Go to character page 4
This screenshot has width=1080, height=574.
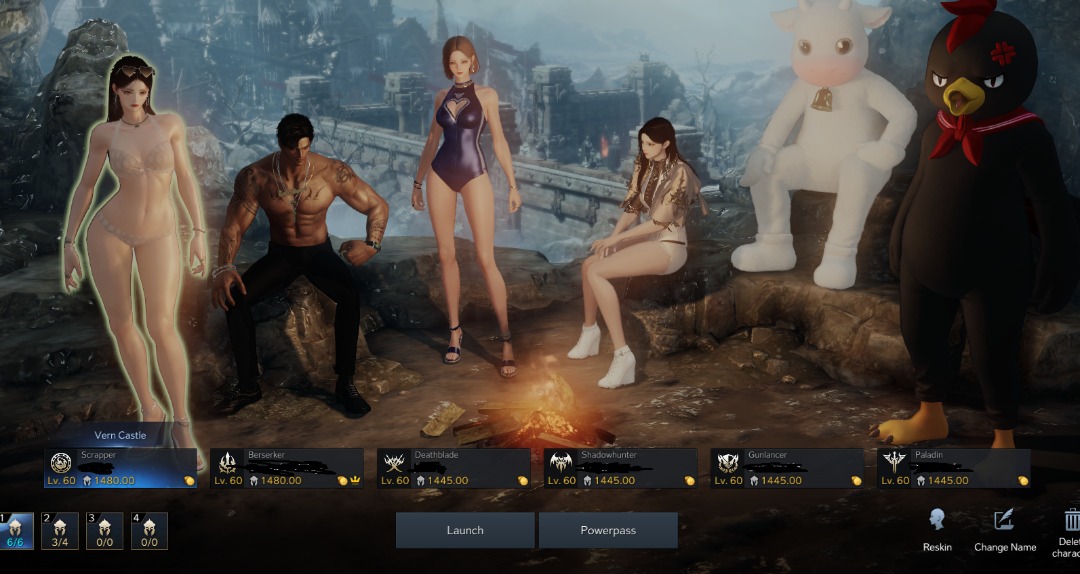pos(149,530)
